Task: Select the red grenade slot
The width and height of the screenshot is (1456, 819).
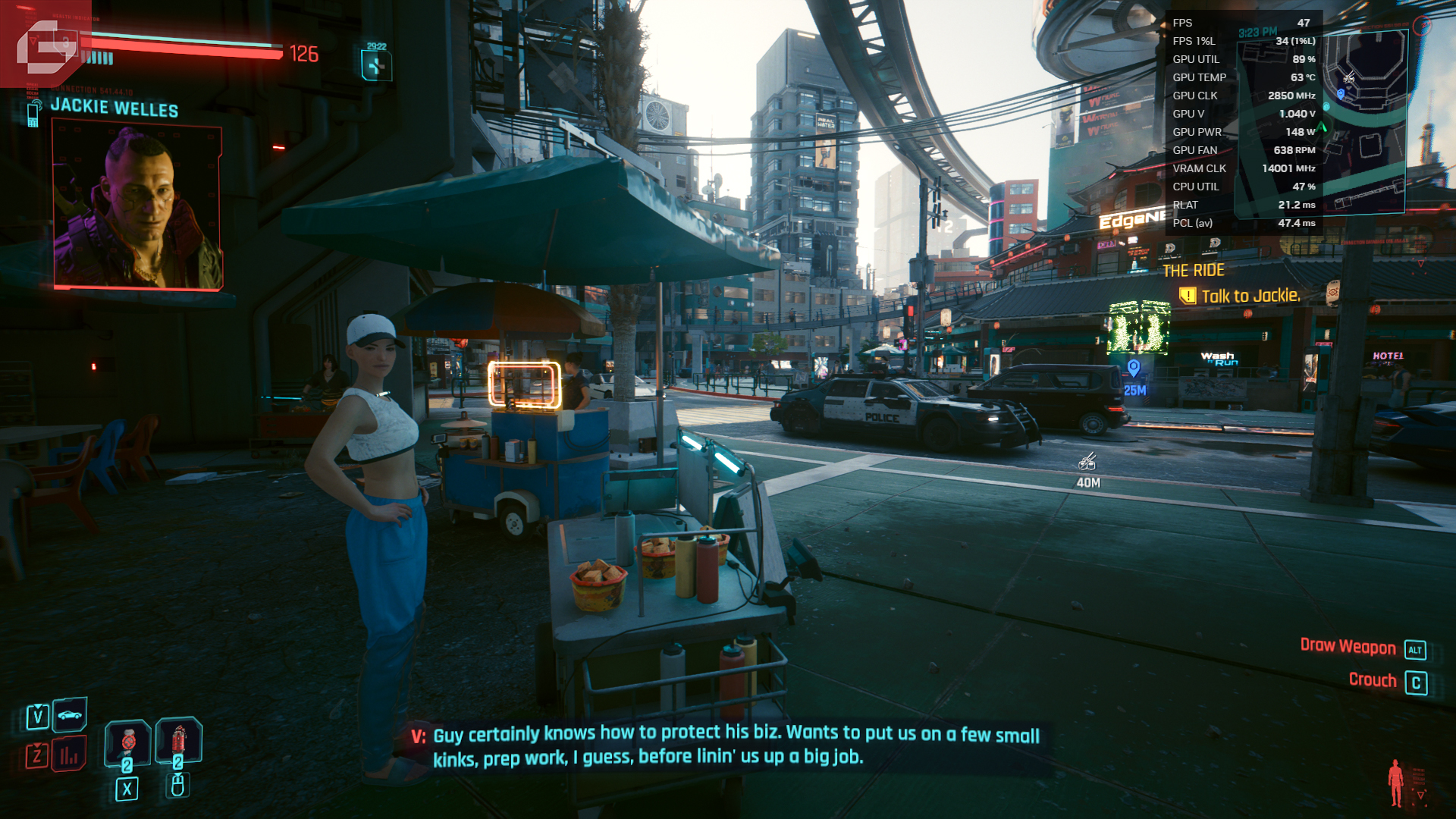Action: click(178, 739)
